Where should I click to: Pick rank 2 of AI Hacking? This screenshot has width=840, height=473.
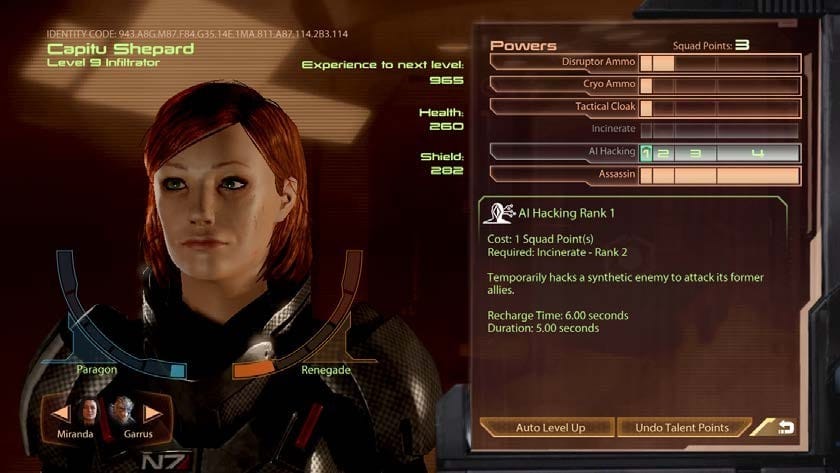pyautogui.click(x=664, y=153)
